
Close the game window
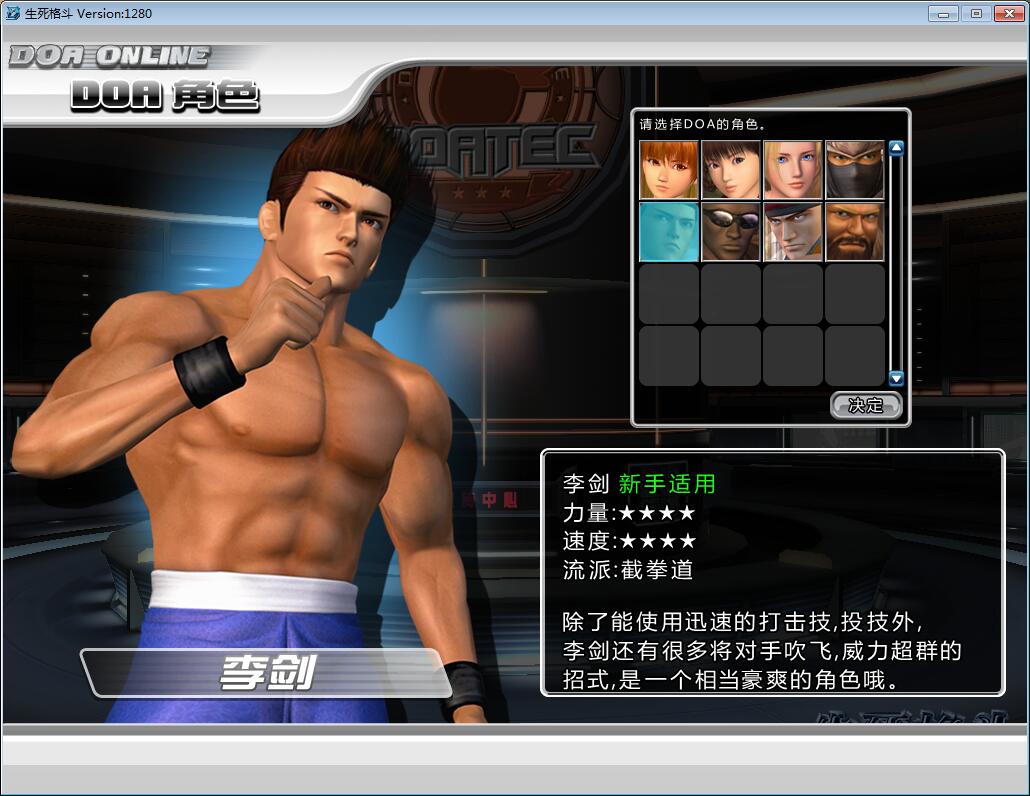[x=1006, y=14]
